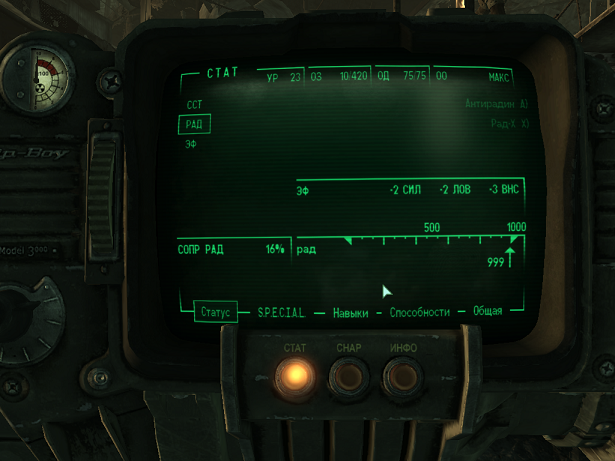
Task: Open the Способности perks tab
Action: (420, 312)
